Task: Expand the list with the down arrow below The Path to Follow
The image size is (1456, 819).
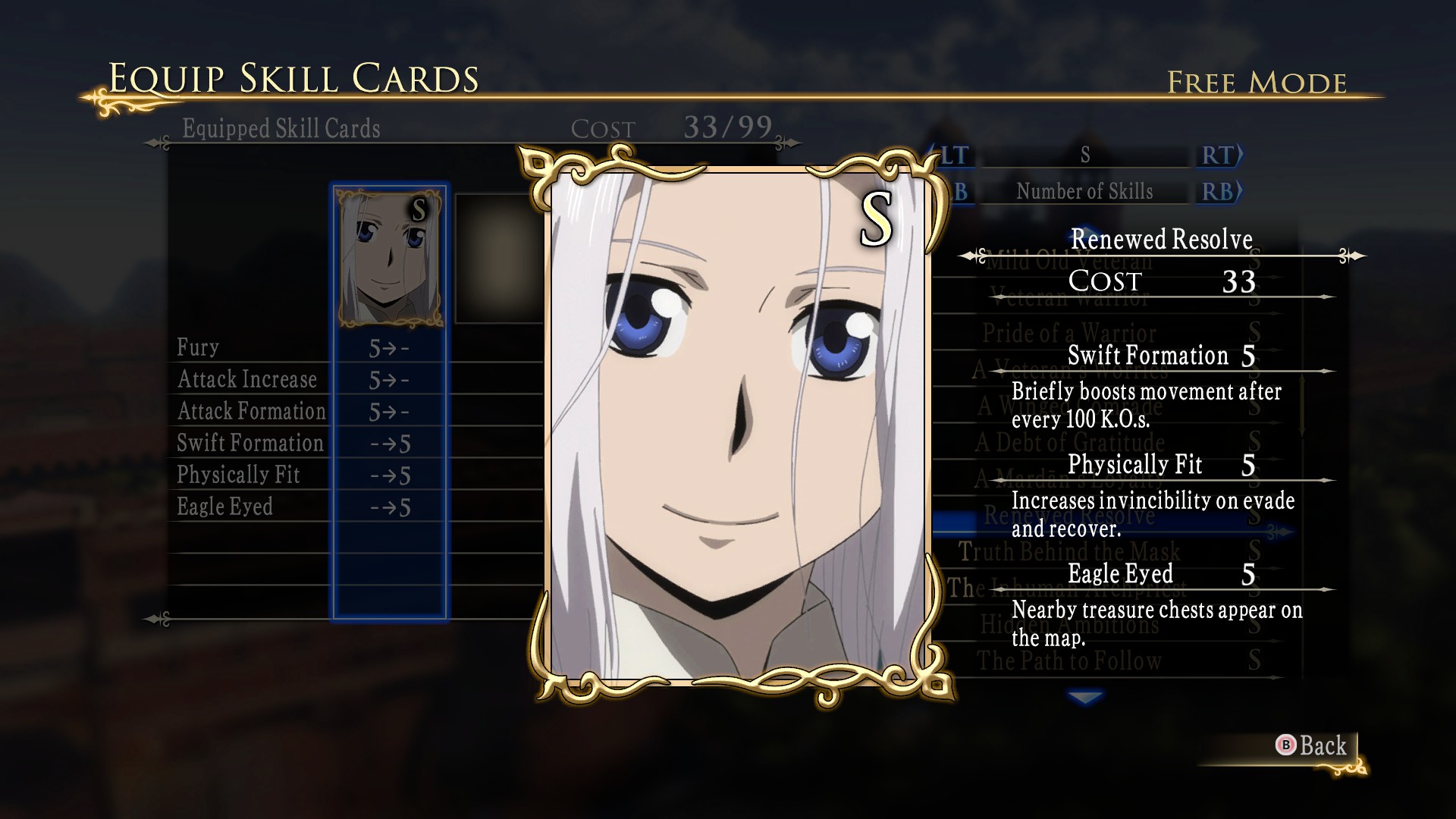Action: coord(1084,698)
